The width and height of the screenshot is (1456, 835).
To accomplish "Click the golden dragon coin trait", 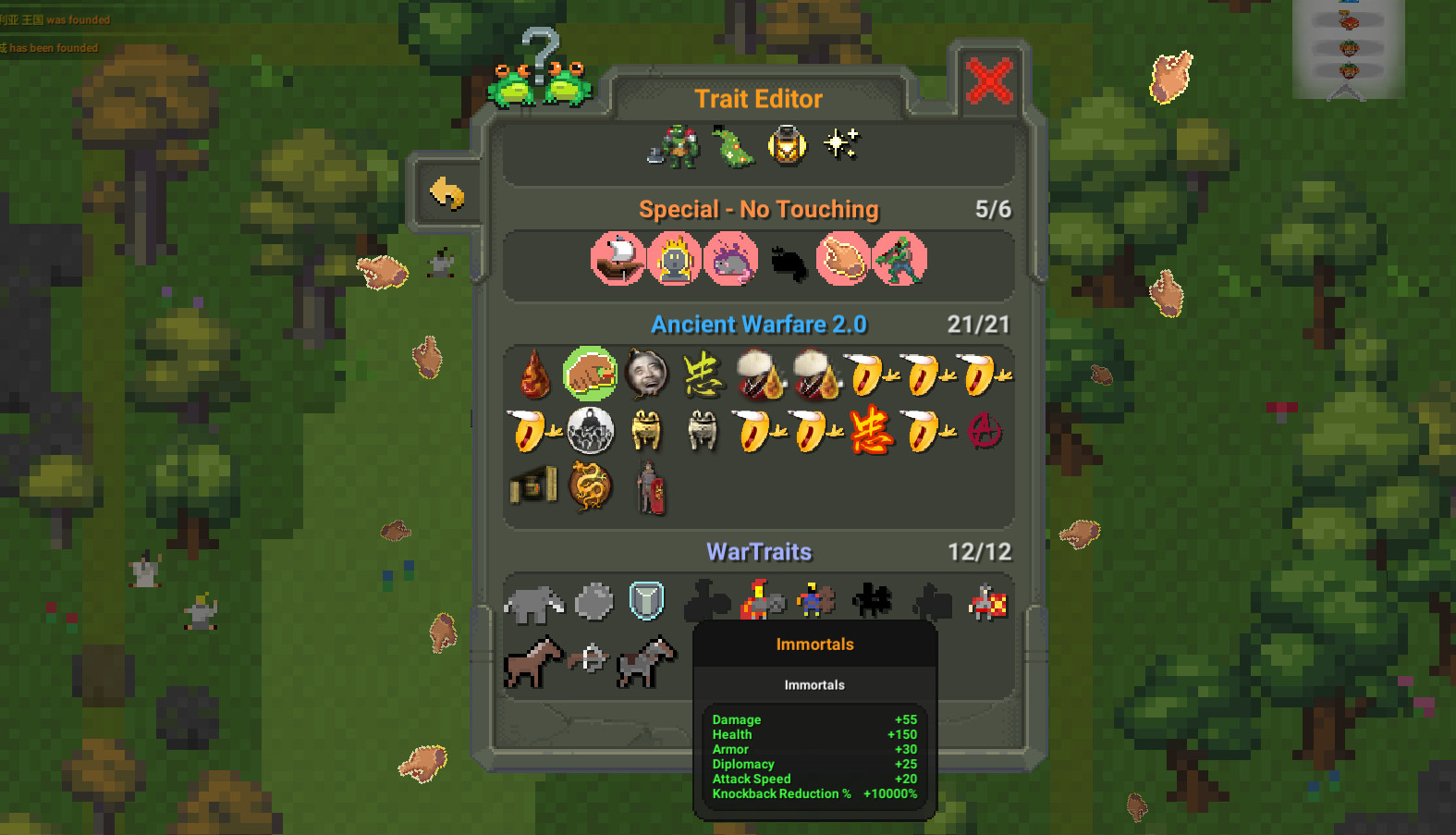I will tap(590, 485).
